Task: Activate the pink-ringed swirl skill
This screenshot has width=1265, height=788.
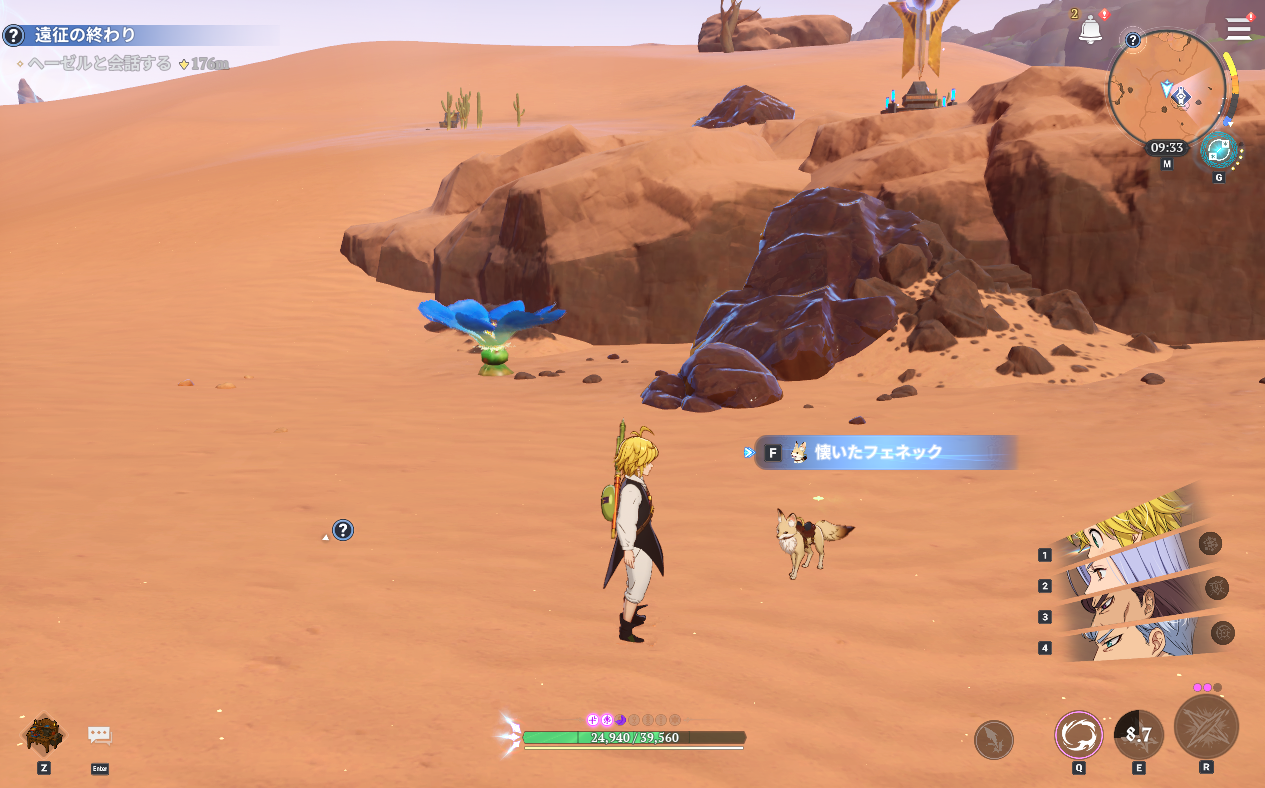Action: (1079, 736)
